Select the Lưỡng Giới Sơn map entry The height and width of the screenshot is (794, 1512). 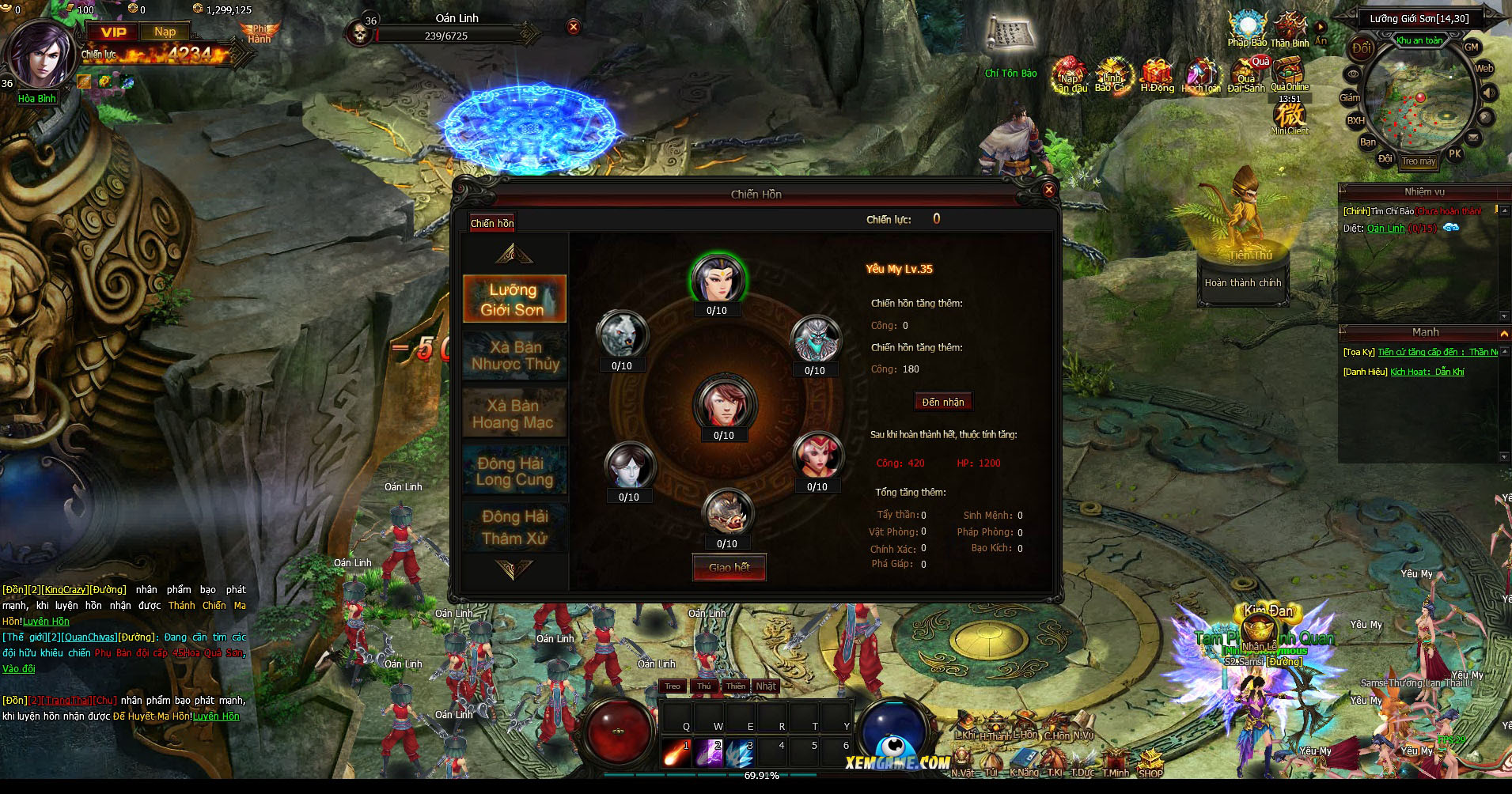(514, 299)
